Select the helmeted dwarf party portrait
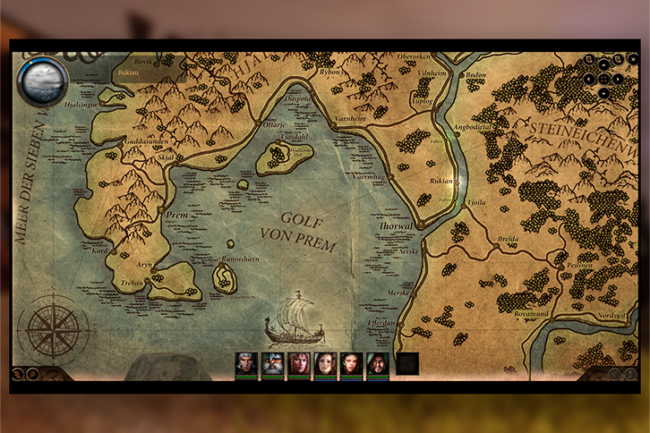The width and height of the screenshot is (650, 433). (x=272, y=365)
